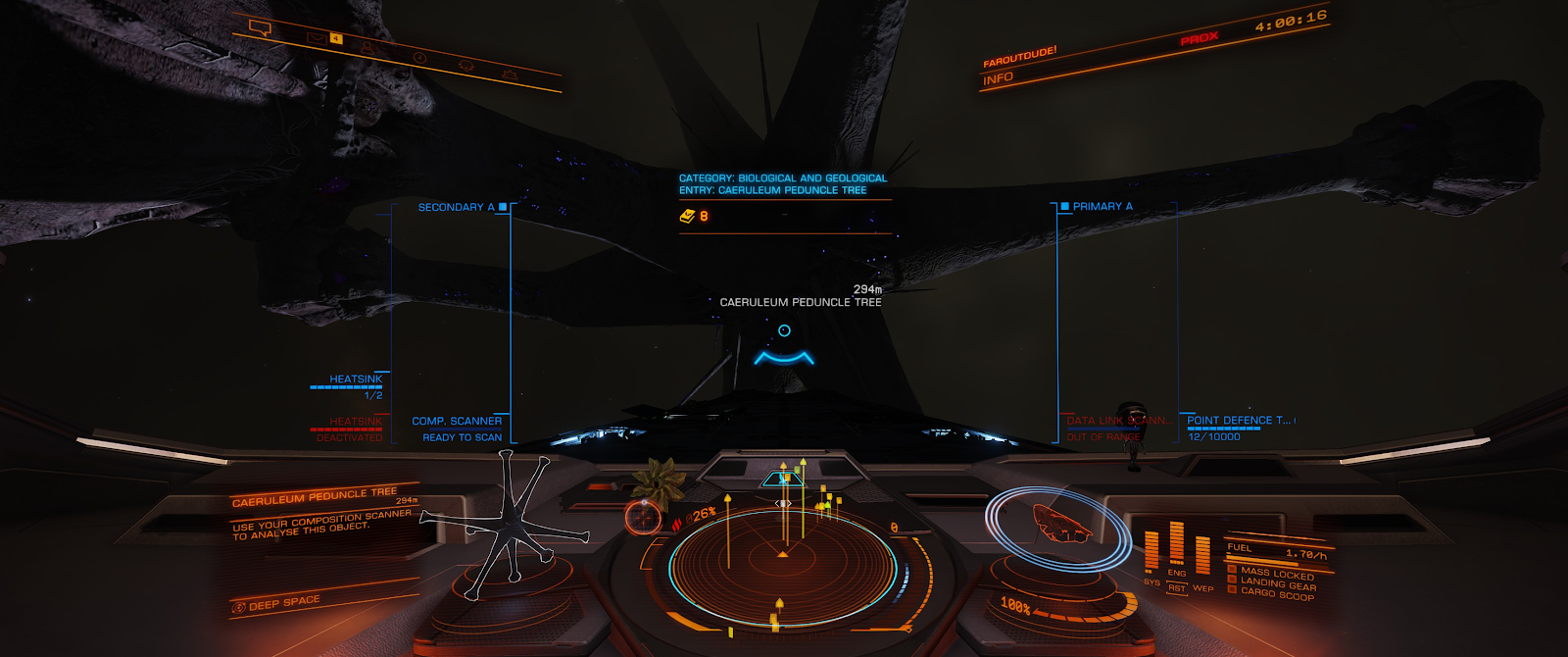
Task: Select the Comp. Scanner fire group entry
Action: (x=457, y=422)
